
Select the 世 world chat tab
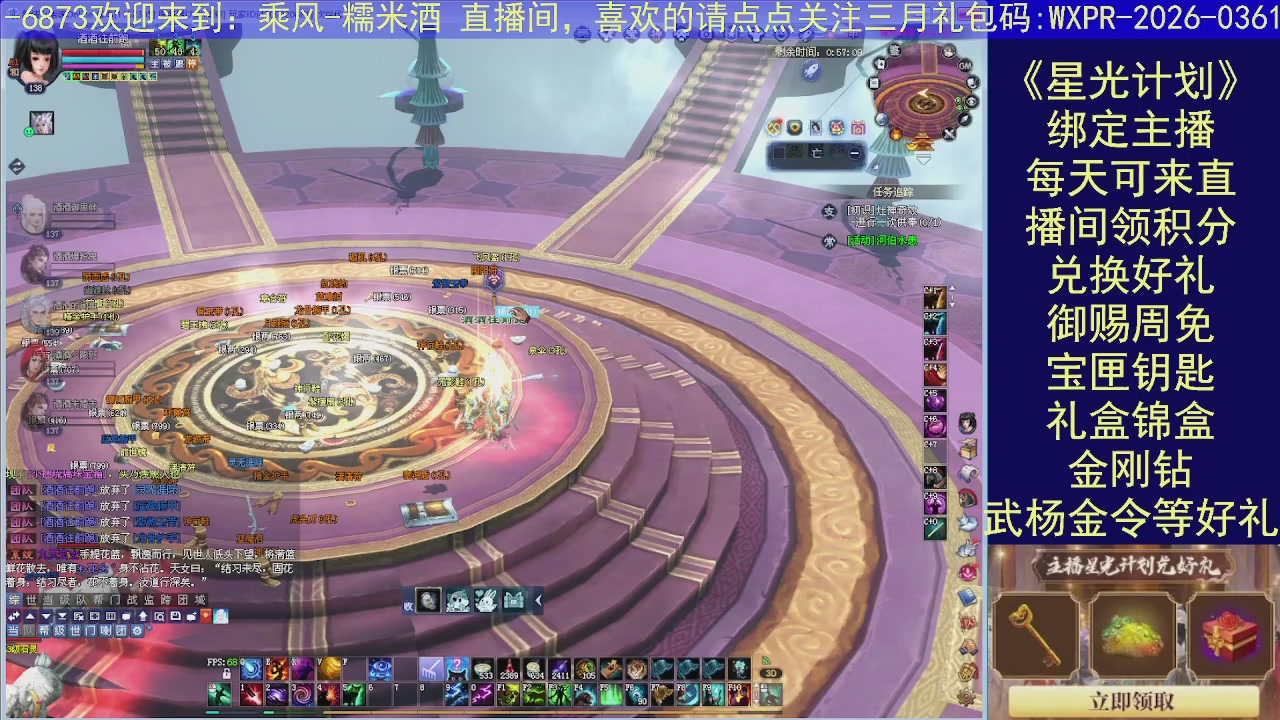30,600
